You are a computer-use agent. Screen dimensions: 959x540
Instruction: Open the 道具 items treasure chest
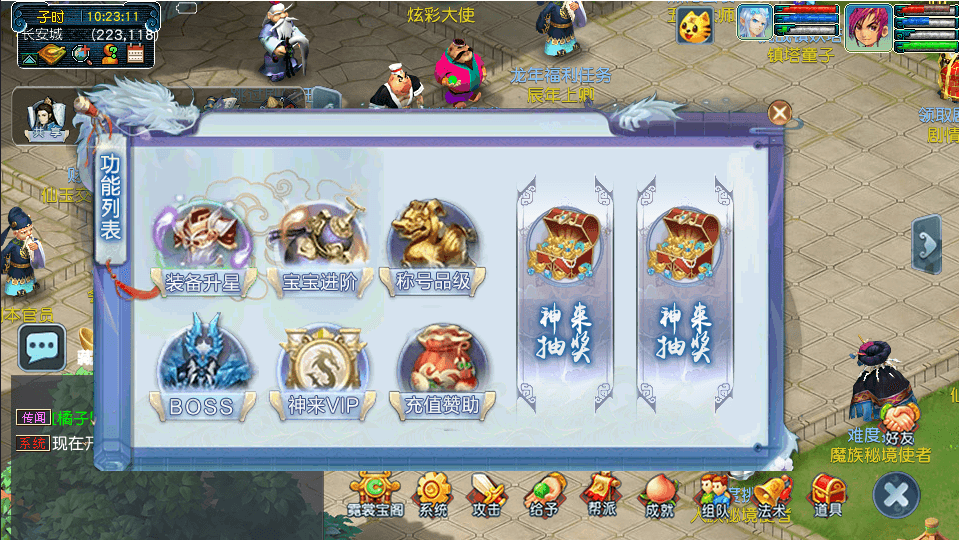click(x=827, y=493)
